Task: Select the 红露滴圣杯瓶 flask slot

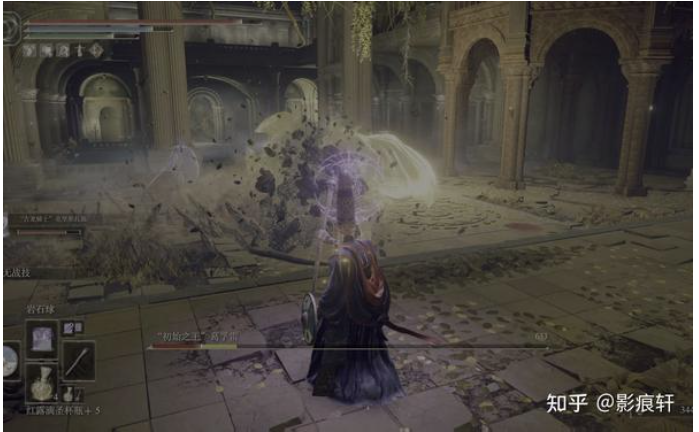Action: 43,381
